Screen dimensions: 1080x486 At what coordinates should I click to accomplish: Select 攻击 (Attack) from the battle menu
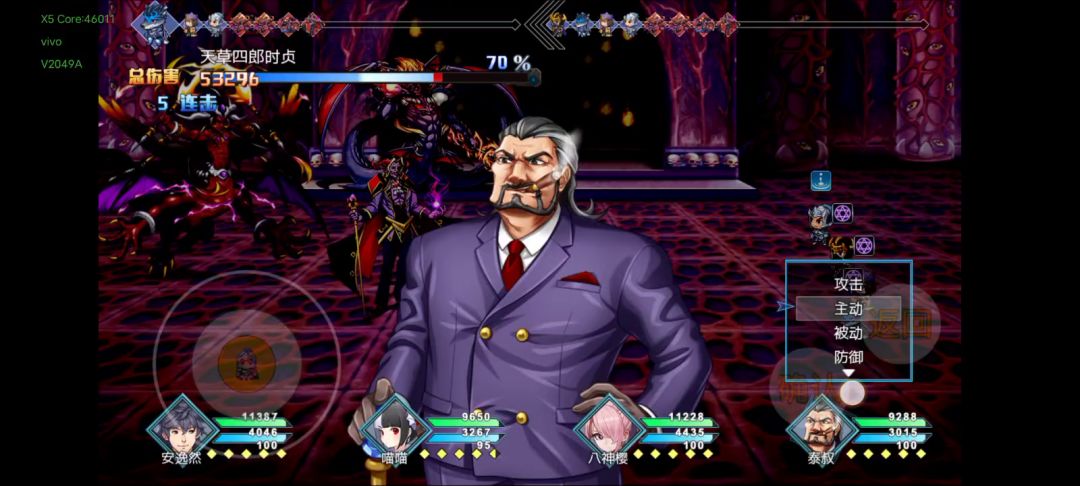pos(848,284)
